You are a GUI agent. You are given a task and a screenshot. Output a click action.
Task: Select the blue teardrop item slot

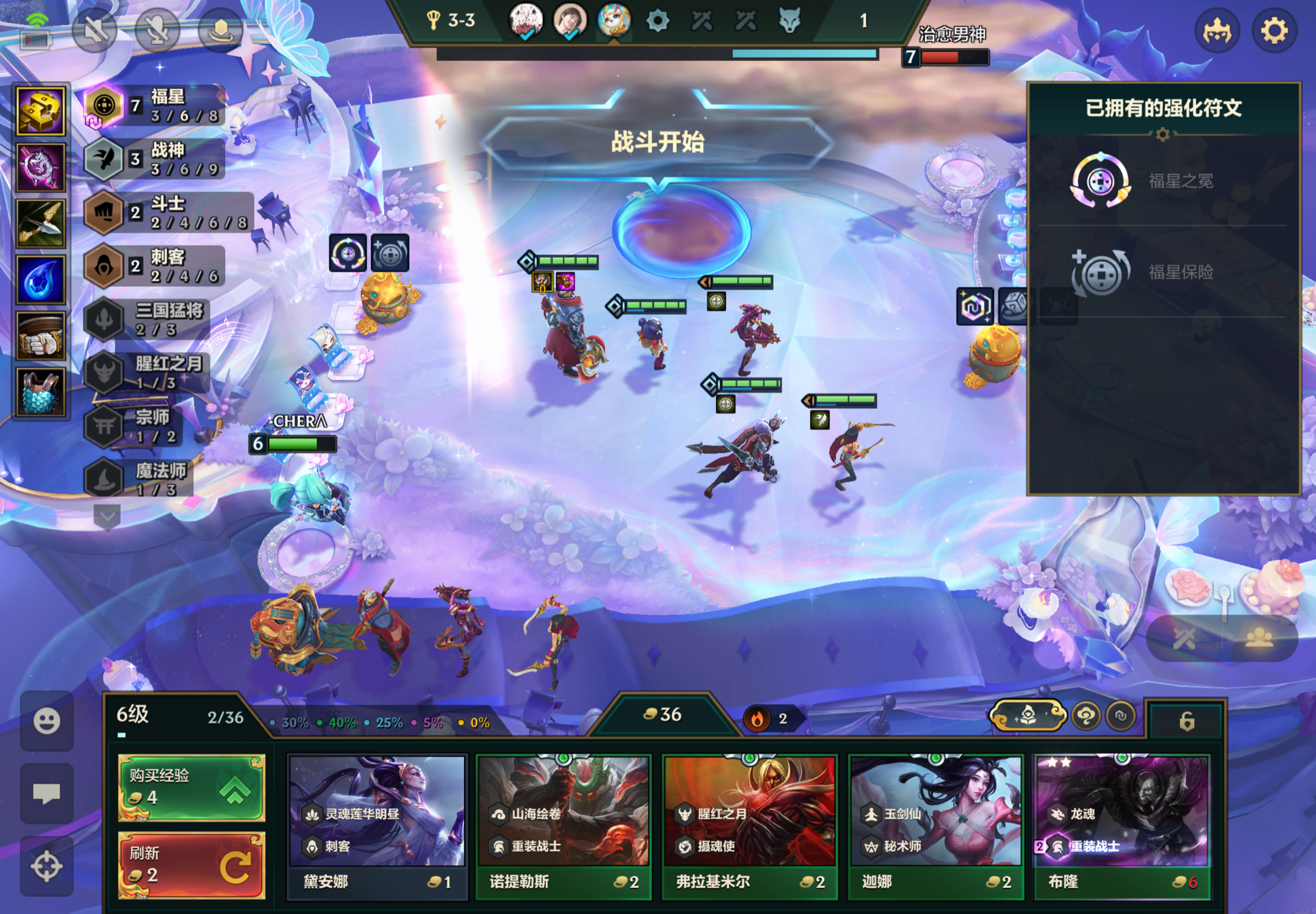[x=41, y=280]
